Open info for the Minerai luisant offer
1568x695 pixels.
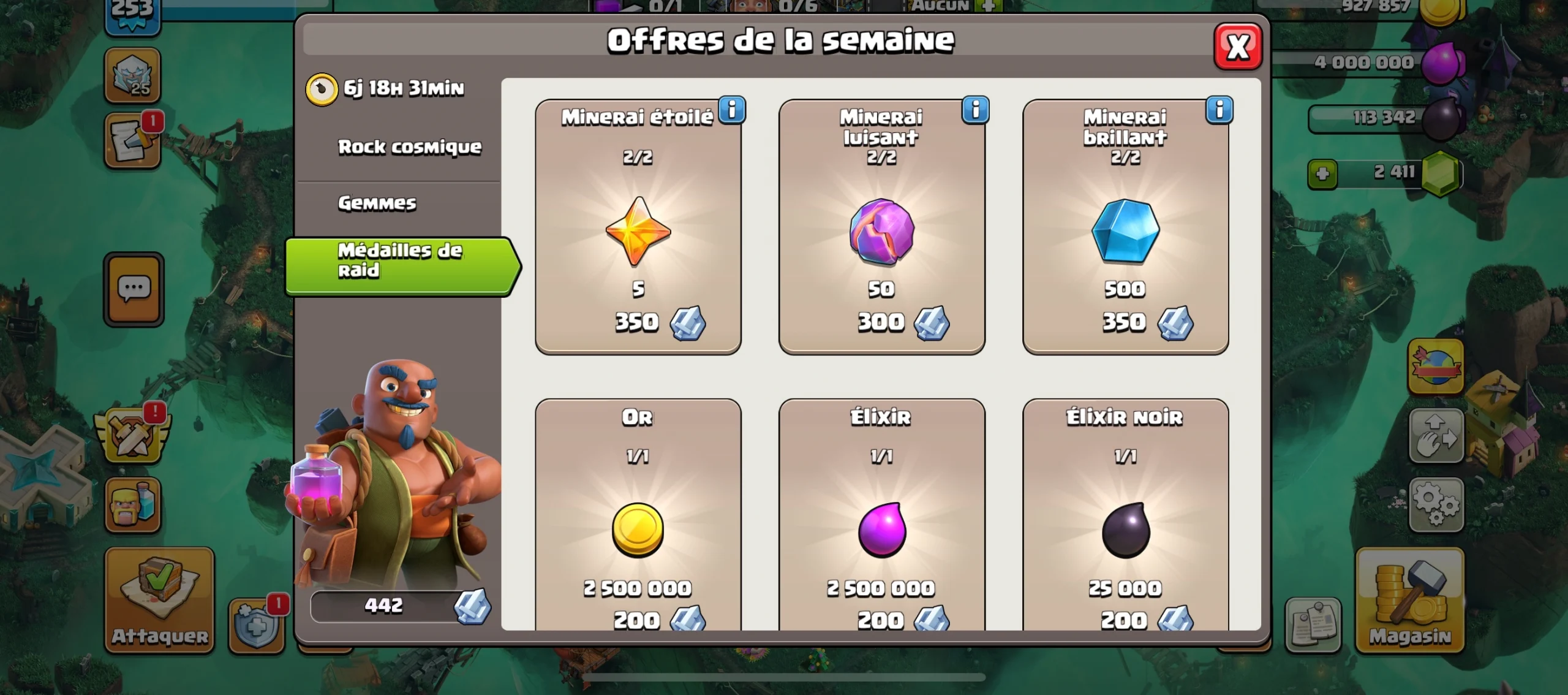(976, 110)
